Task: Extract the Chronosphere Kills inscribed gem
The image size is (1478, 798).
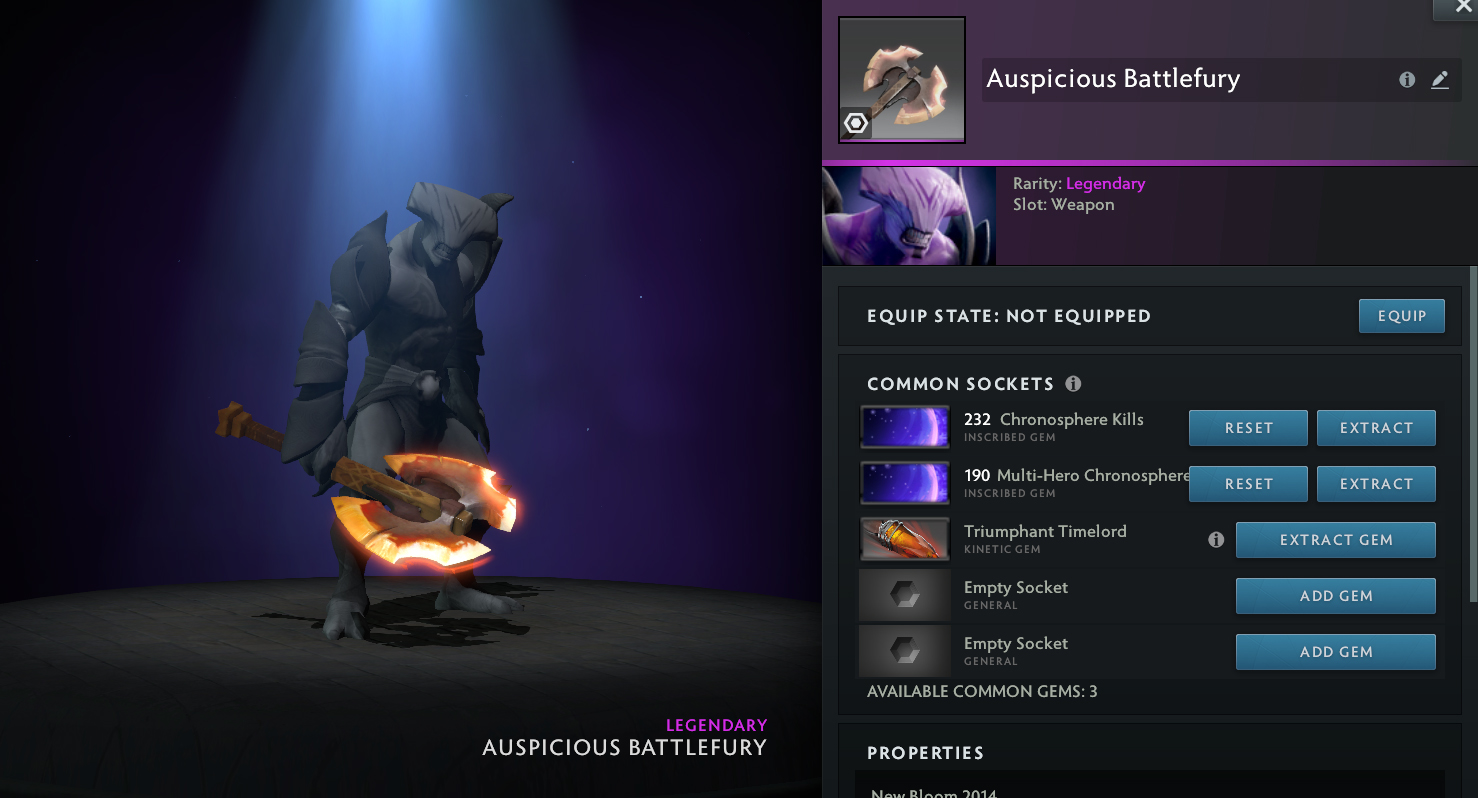Action: (1376, 428)
